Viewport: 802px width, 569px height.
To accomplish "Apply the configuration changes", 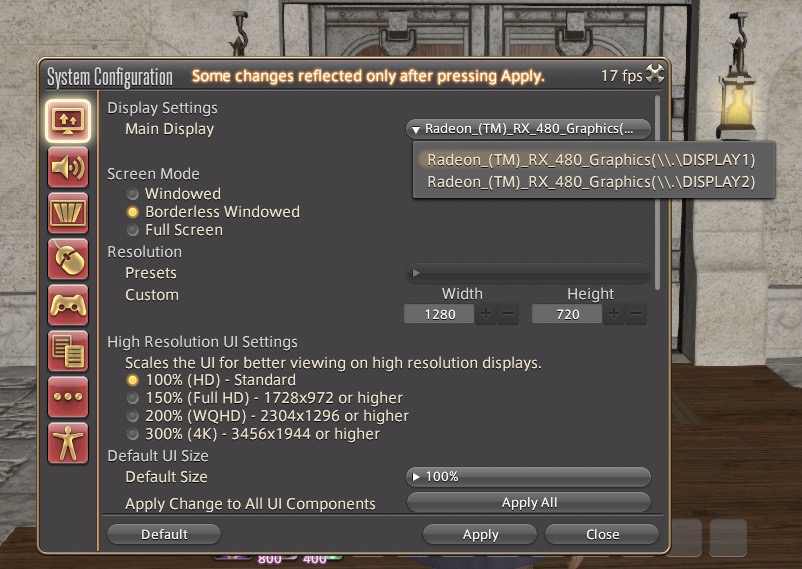I will (480, 534).
